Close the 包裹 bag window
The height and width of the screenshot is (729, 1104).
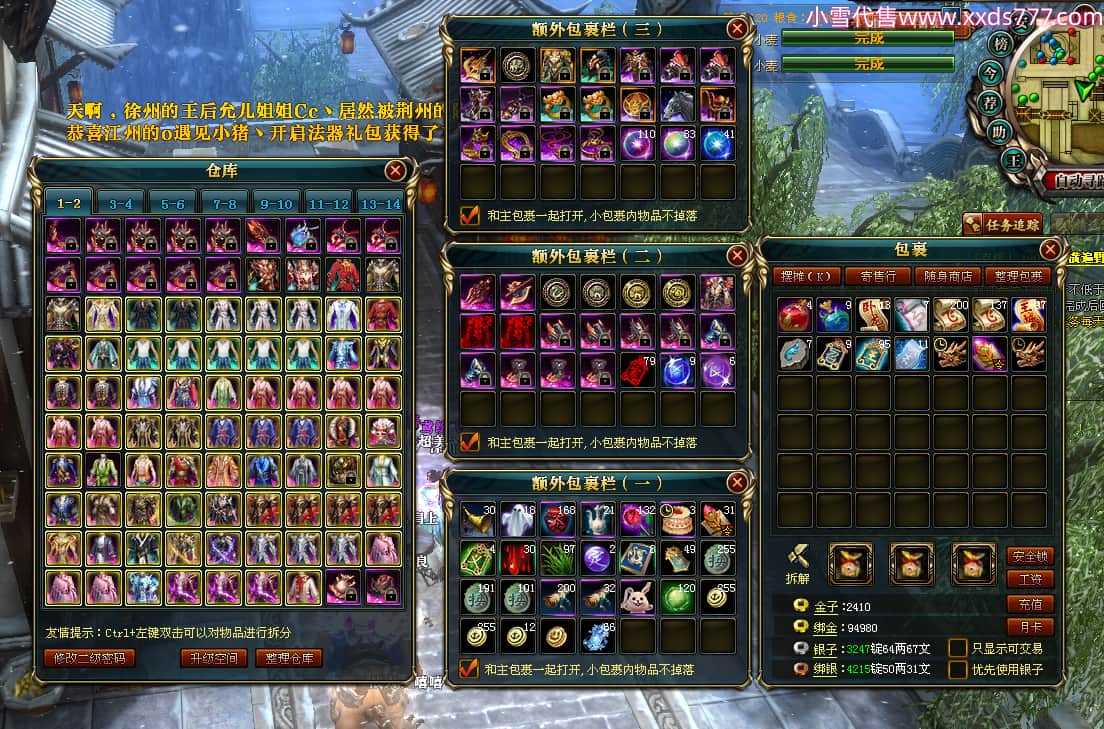coord(1050,249)
